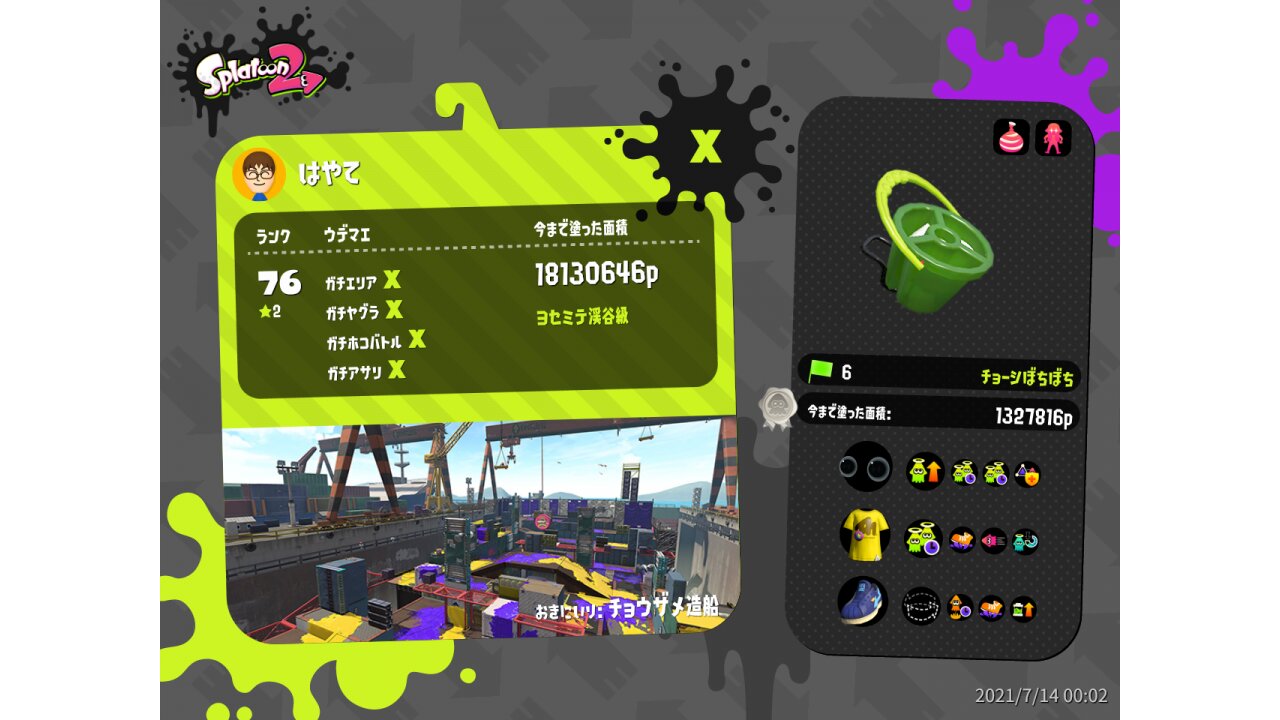Choose the blue sneaker shoes
This screenshot has height=720, width=1280.
[x=862, y=602]
